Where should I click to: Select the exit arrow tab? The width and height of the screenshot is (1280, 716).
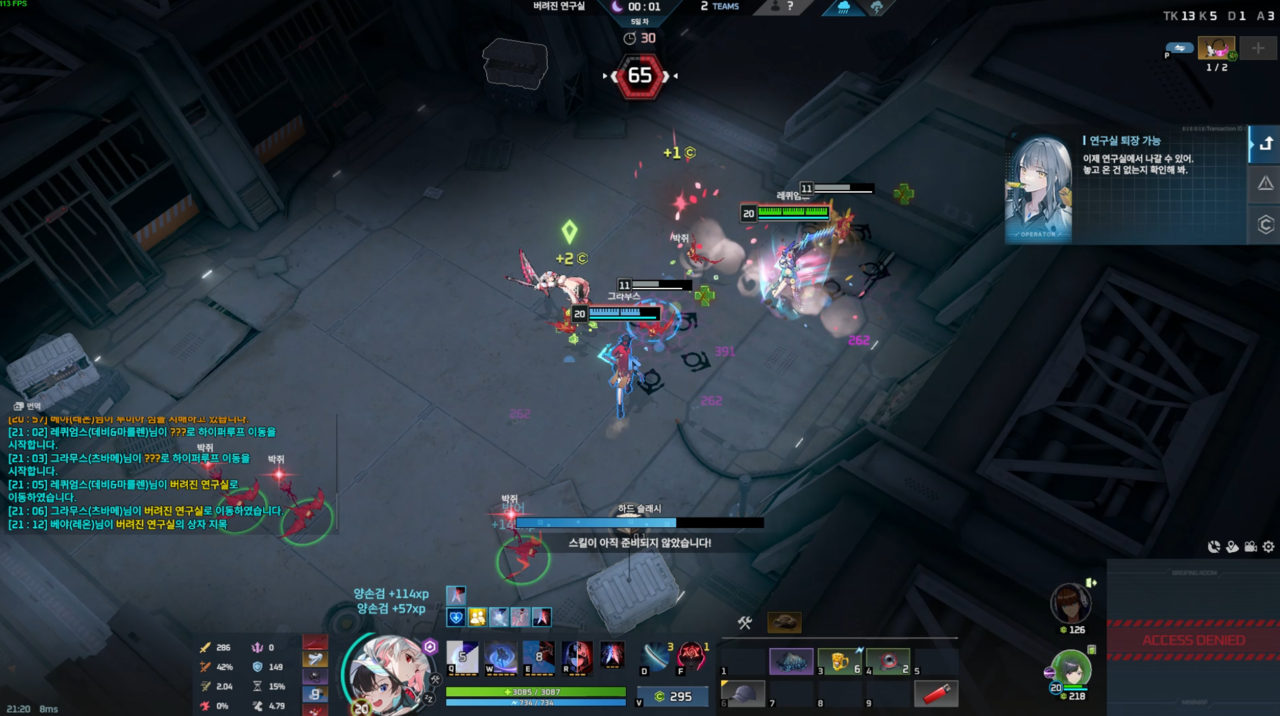point(1265,143)
